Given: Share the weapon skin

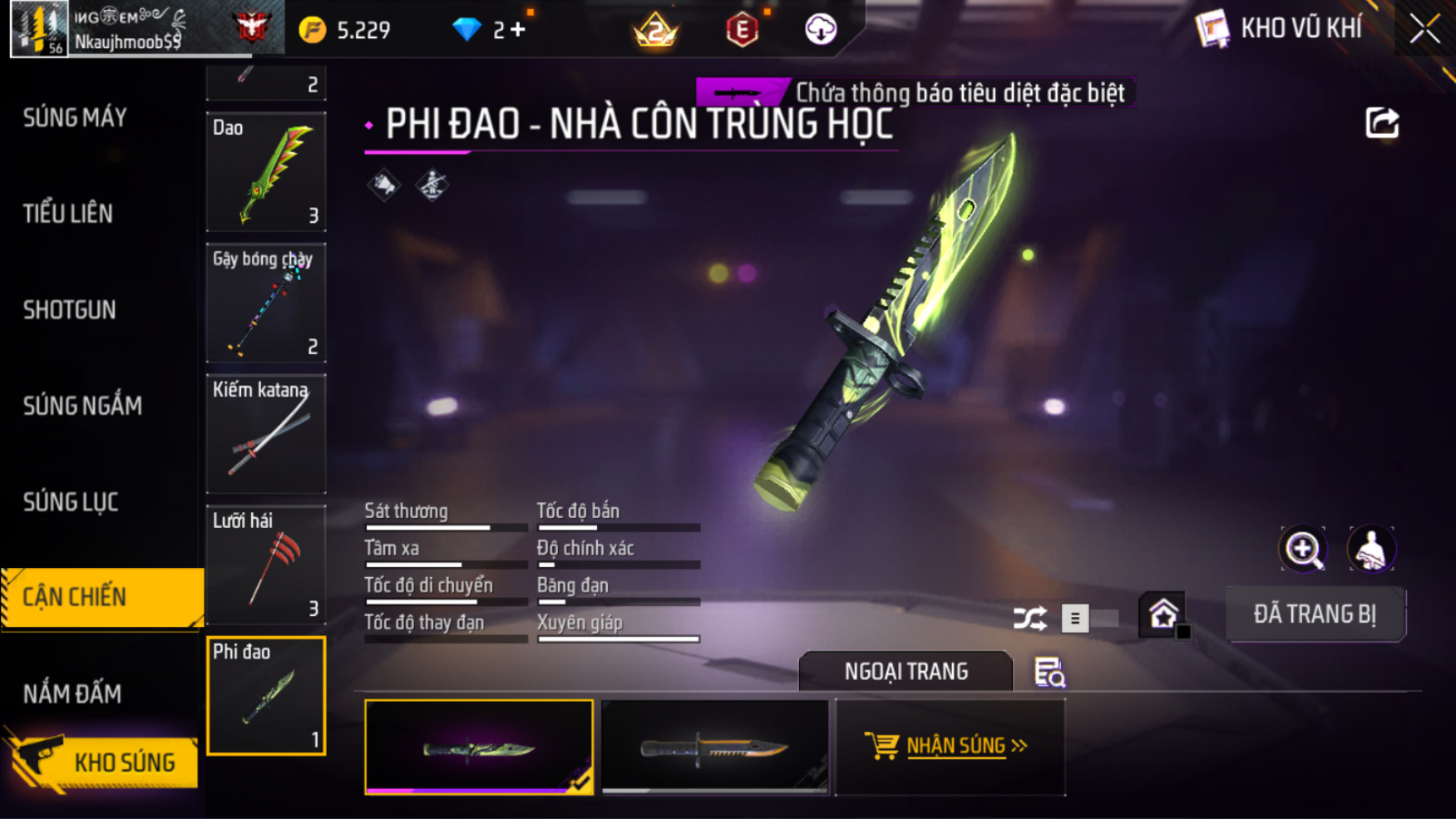Looking at the screenshot, I should [1382, 123].
